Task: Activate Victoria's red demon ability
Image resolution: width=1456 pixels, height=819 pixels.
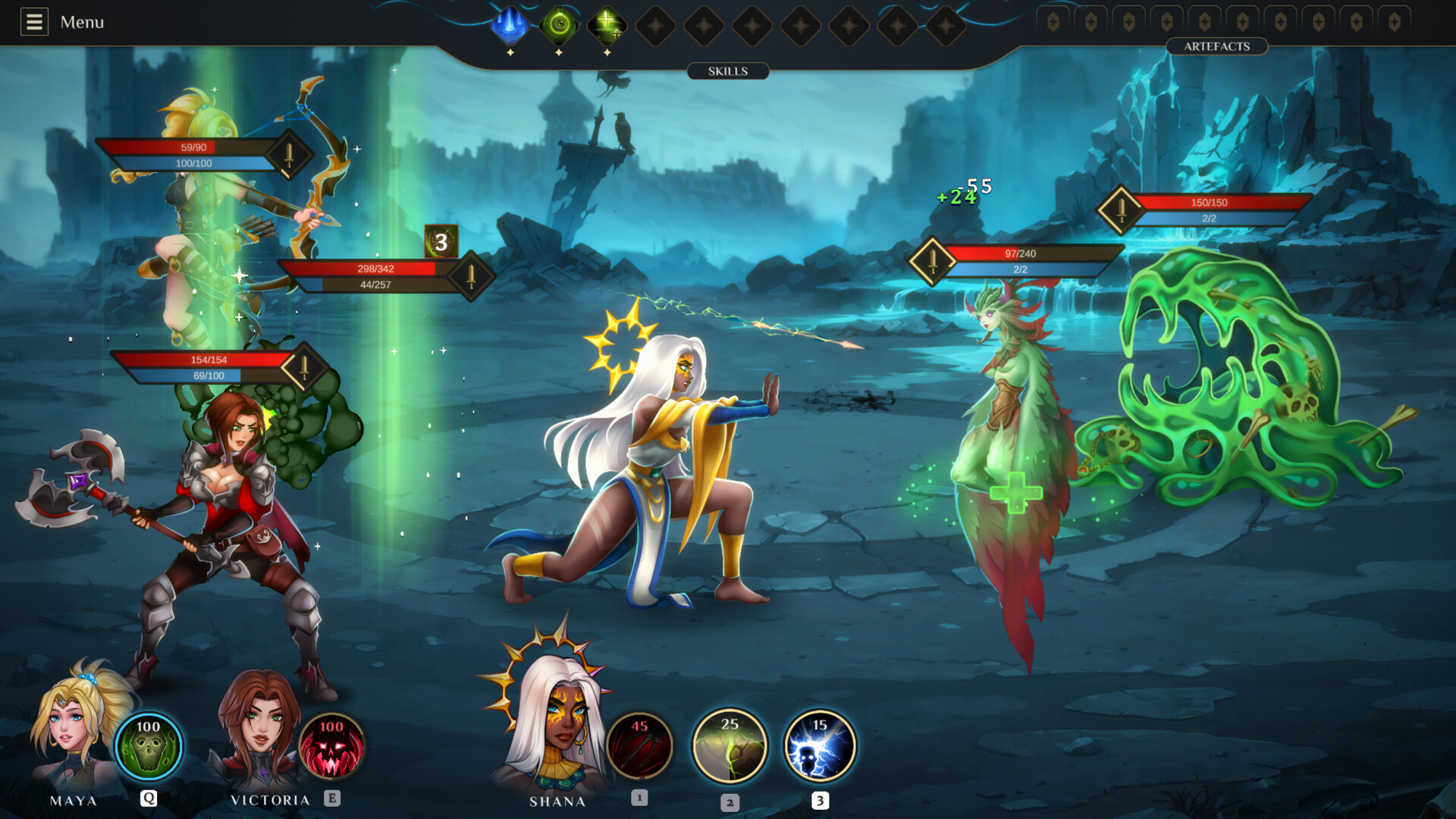Action: pyautogui.click(x=331, y=746)
